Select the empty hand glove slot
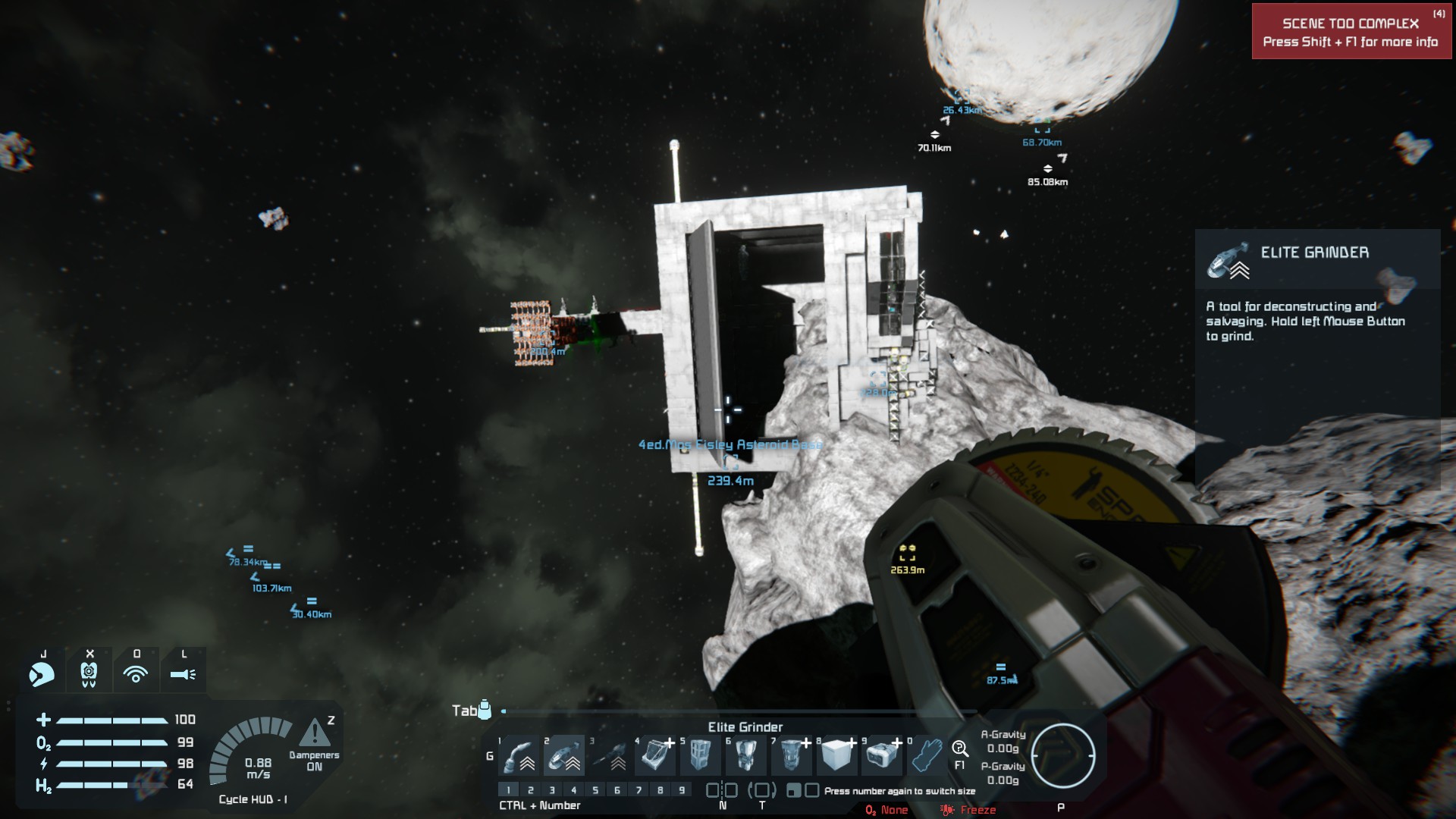This screenshot has height=819, width=1456. [x=927, y=755]
